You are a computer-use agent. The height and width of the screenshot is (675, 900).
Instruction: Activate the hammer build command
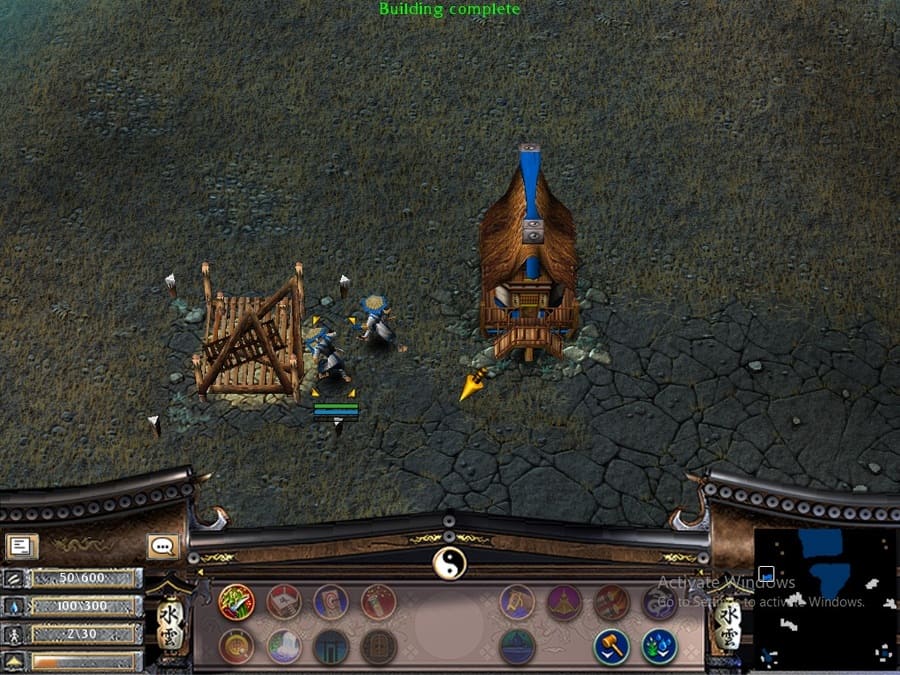click(611, 646)
